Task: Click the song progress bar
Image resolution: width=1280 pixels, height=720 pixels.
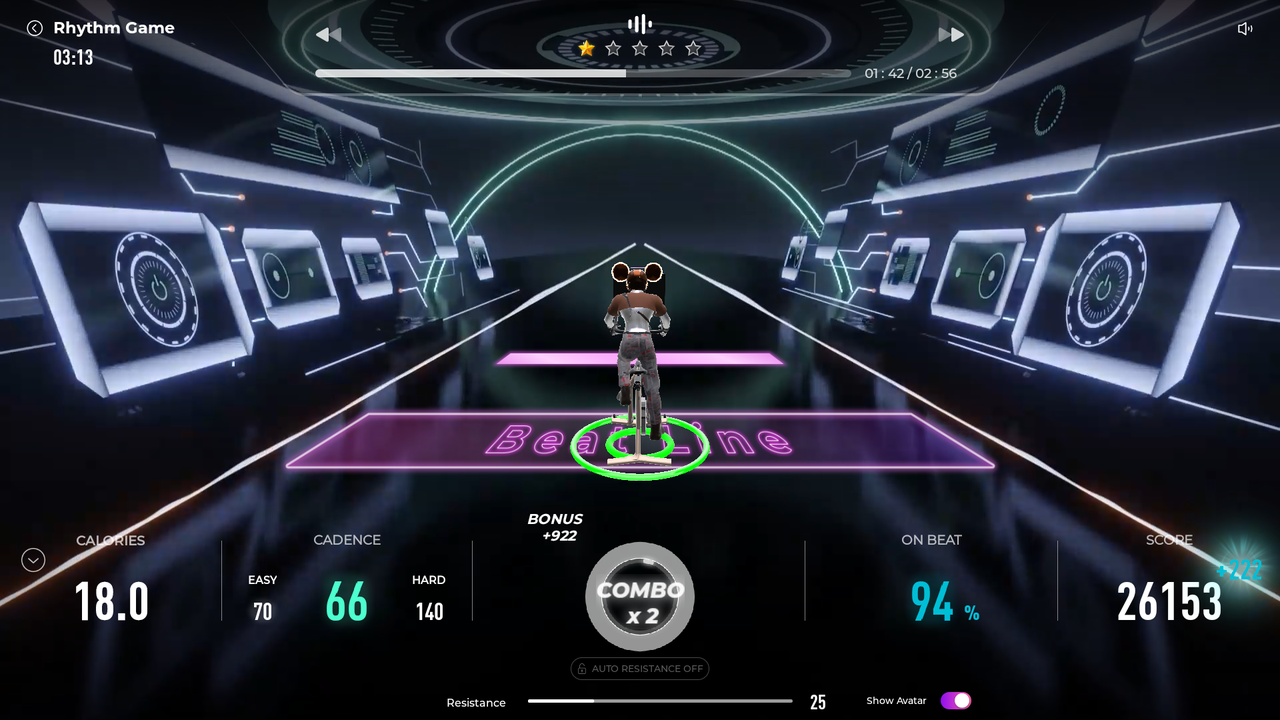Action: pyautogui.click(x=582, y=73)
